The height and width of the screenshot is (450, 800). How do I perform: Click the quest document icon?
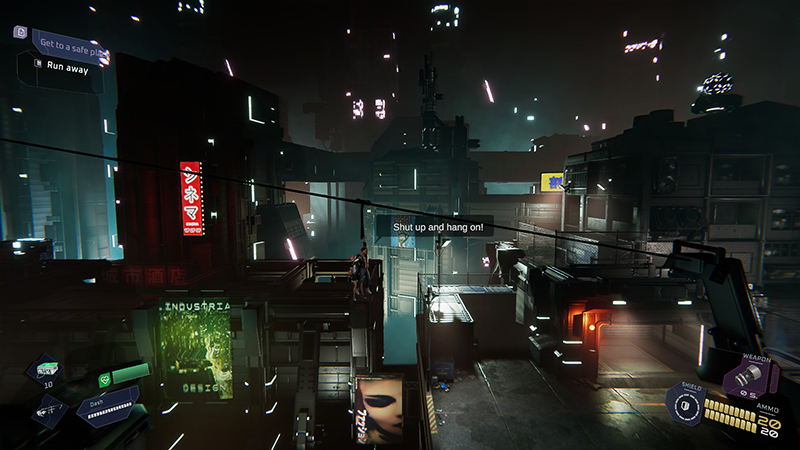click(x=20, y=32)
